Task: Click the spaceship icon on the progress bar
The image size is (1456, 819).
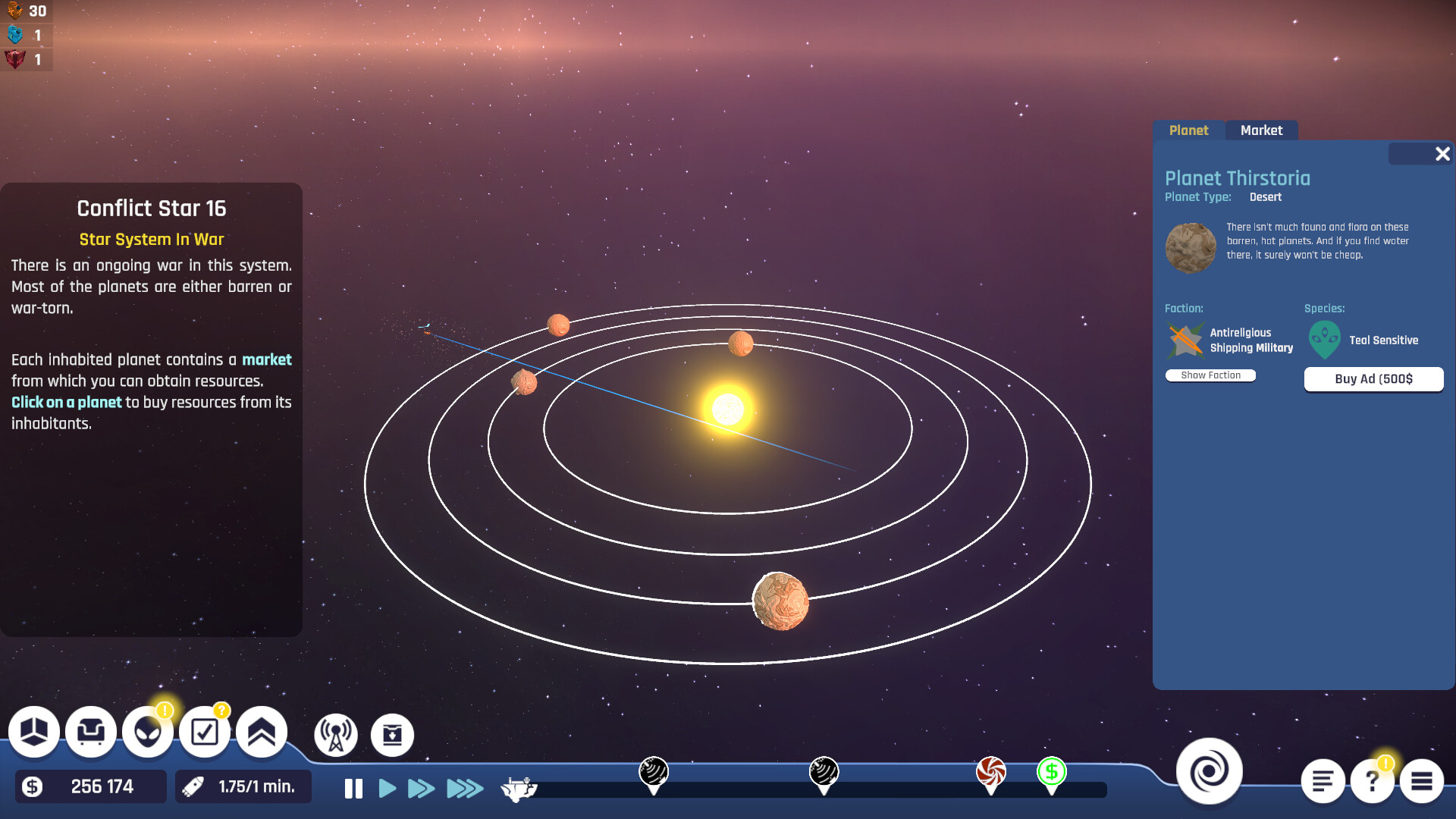Action: pyautogui.click(x=520, y=789)
